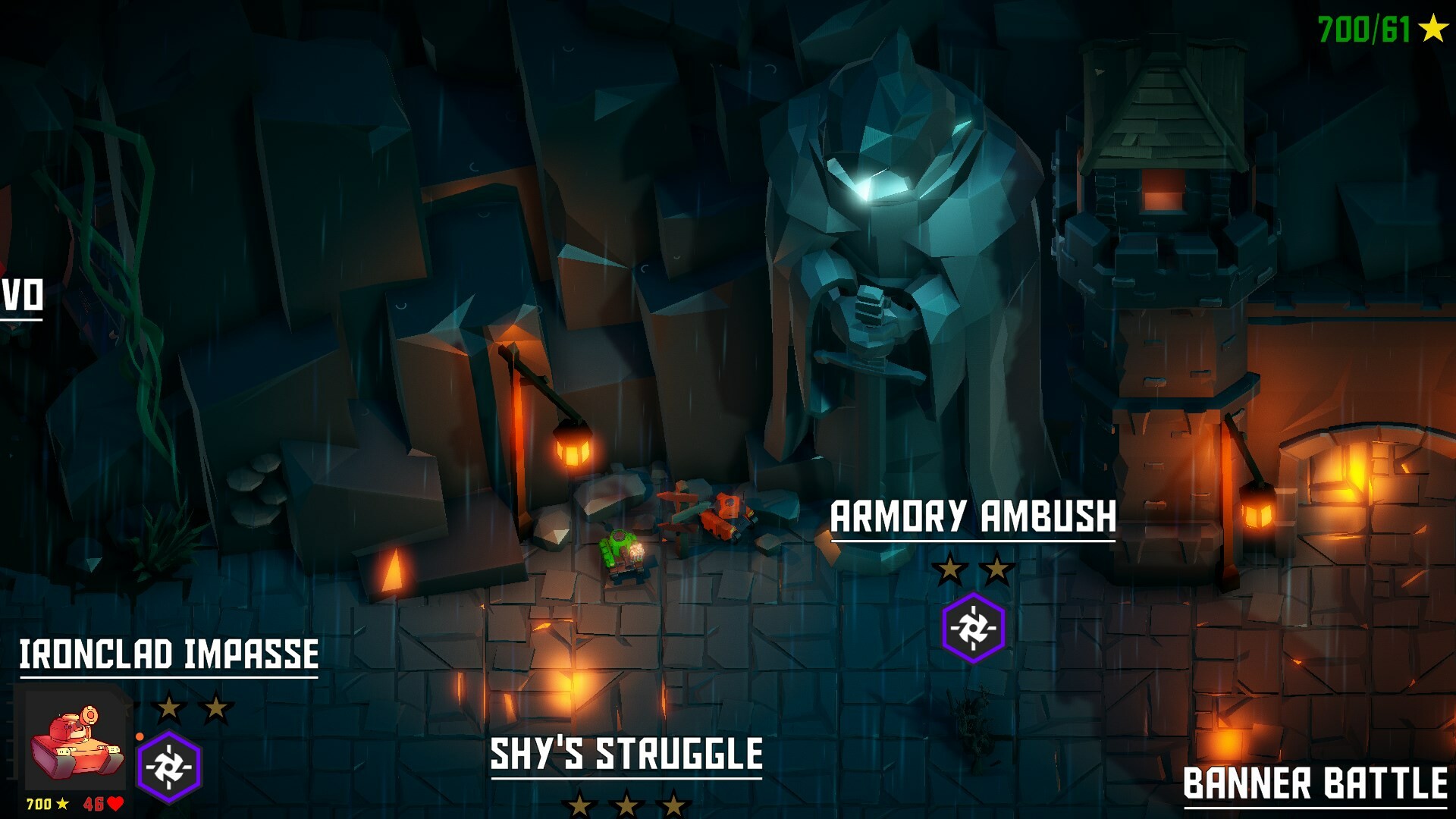Screen dimensions: 1456x819
Task: Open the Armory Ambush mission title
Action: point(973,518)
